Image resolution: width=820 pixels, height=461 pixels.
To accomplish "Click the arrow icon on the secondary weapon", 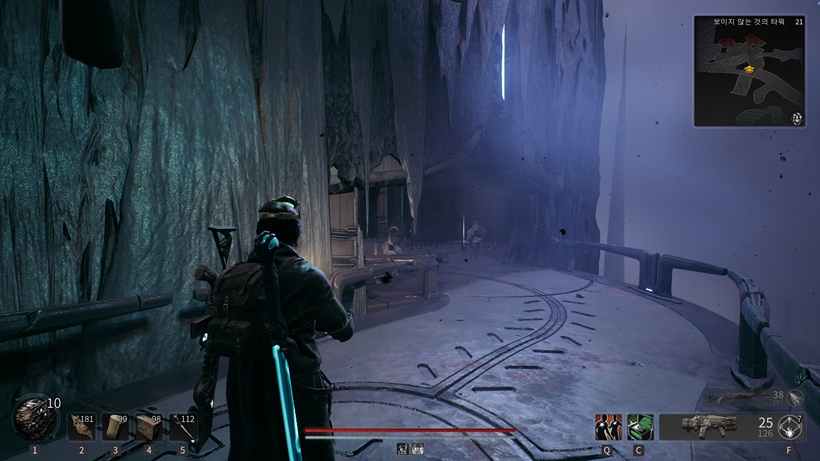I will coord(795,397).
